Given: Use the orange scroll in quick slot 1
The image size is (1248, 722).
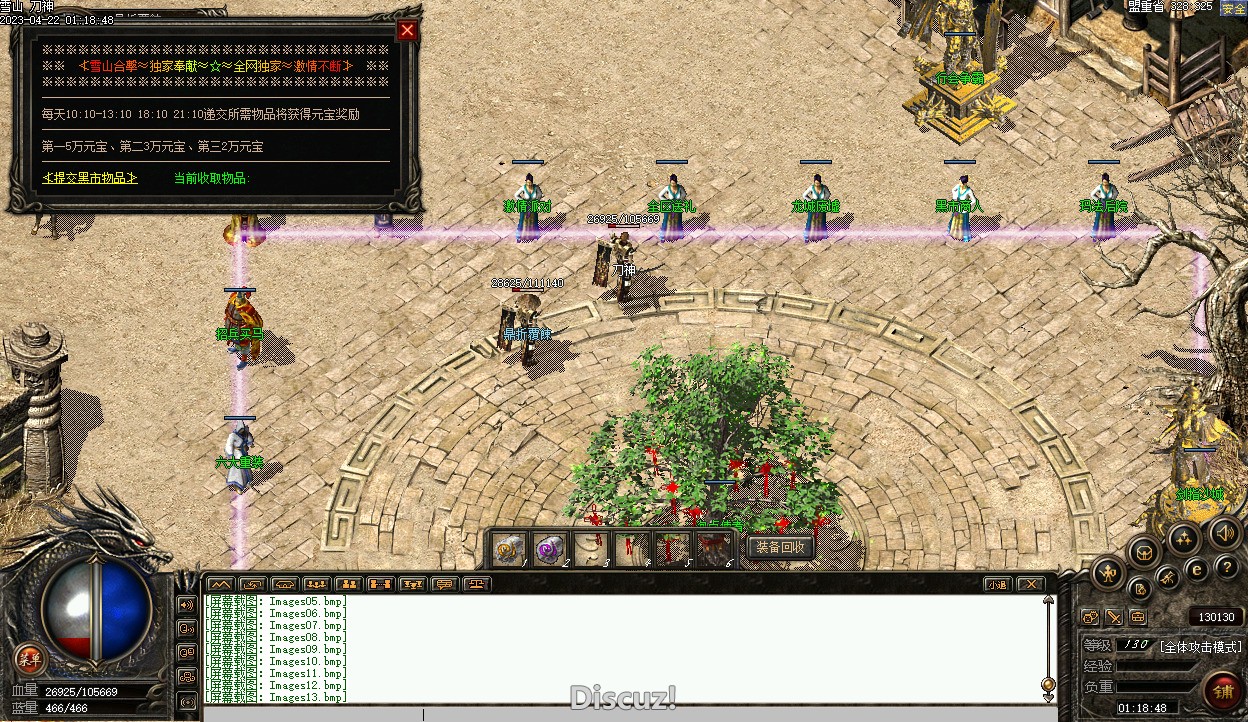Looking at the screenshot, I should tap(510, 549).
